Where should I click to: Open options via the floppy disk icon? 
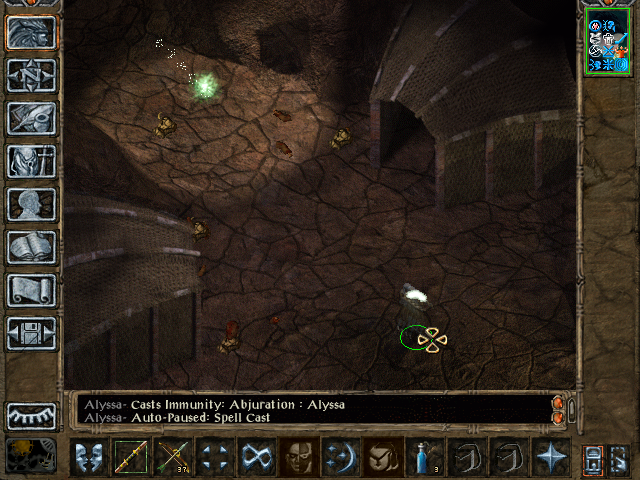[x=32, y=333]
